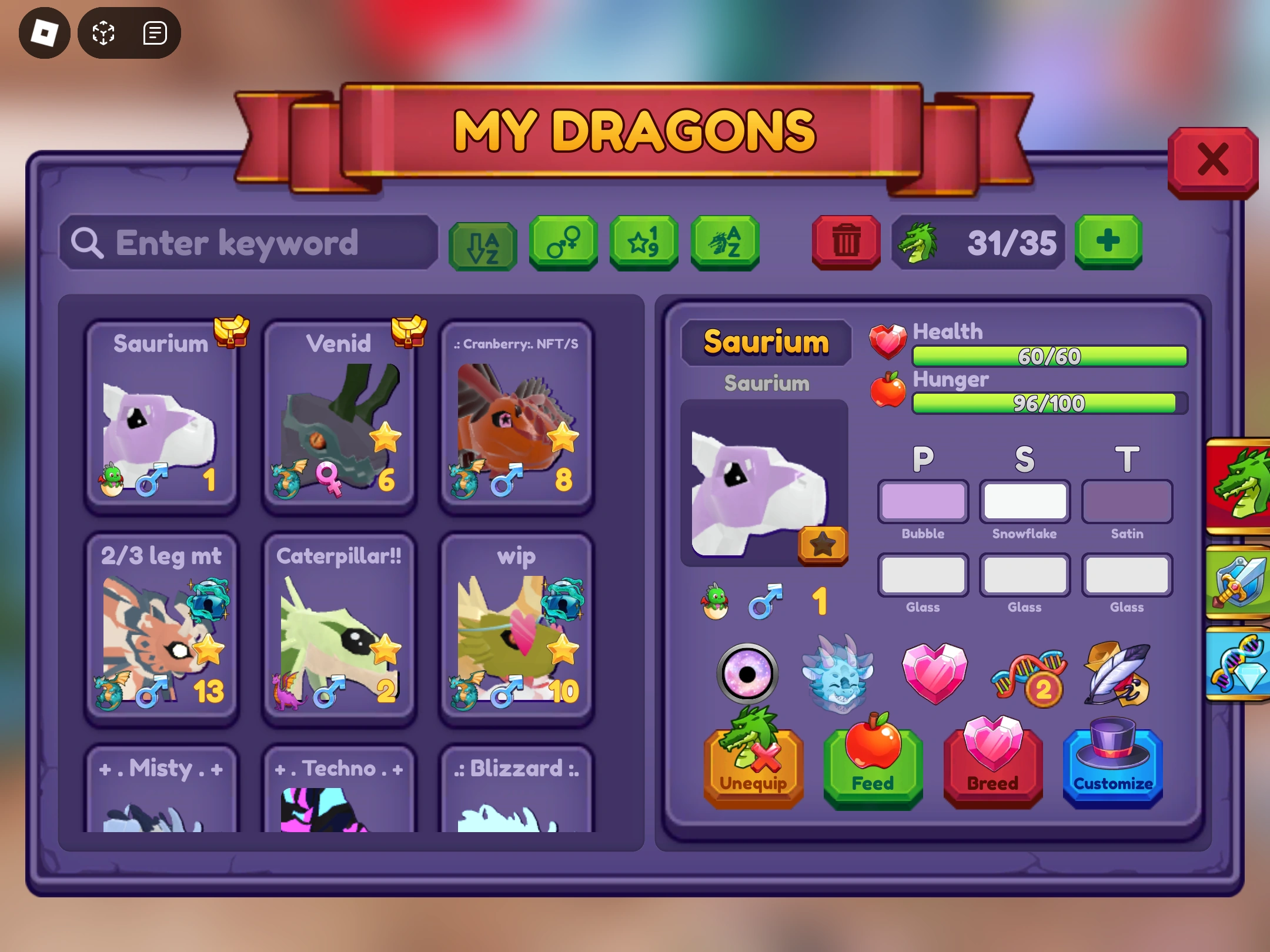The image size is (1270, 952).
Task: Toggle the favorite star on Saurium's portrait
Action: 822,544
